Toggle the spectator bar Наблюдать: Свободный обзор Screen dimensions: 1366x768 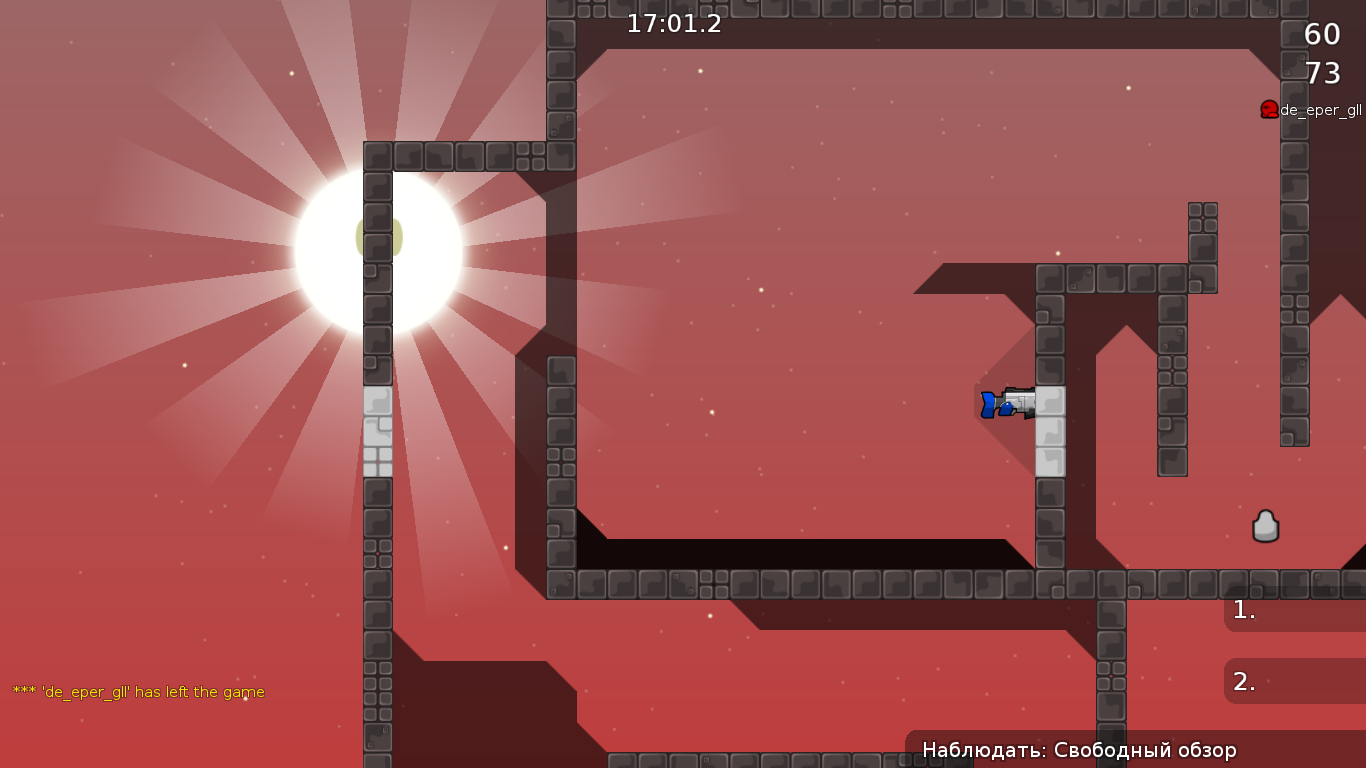[x=1080, y=748]
